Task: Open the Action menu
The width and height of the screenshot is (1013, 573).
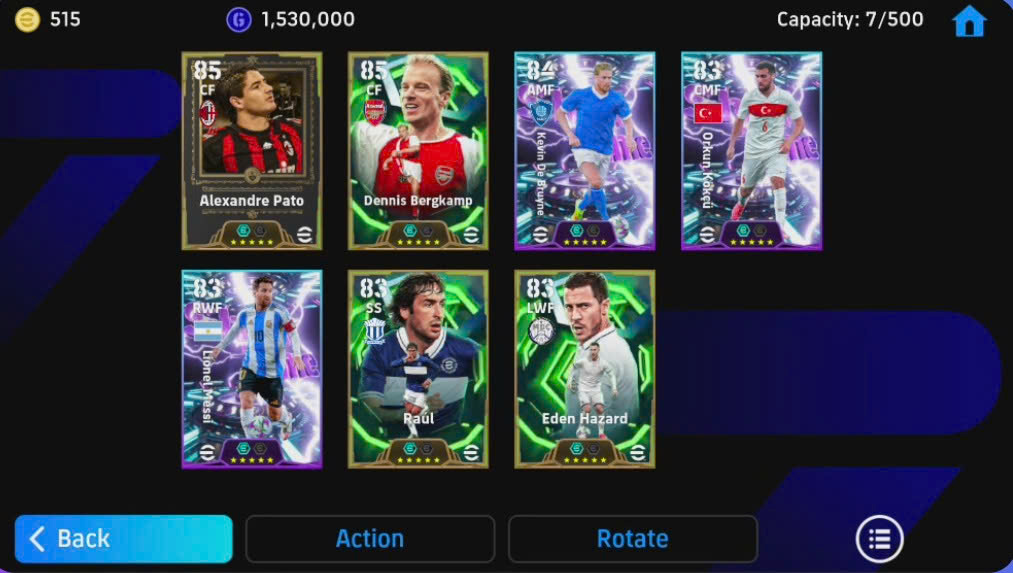Action: coord(370,539)
